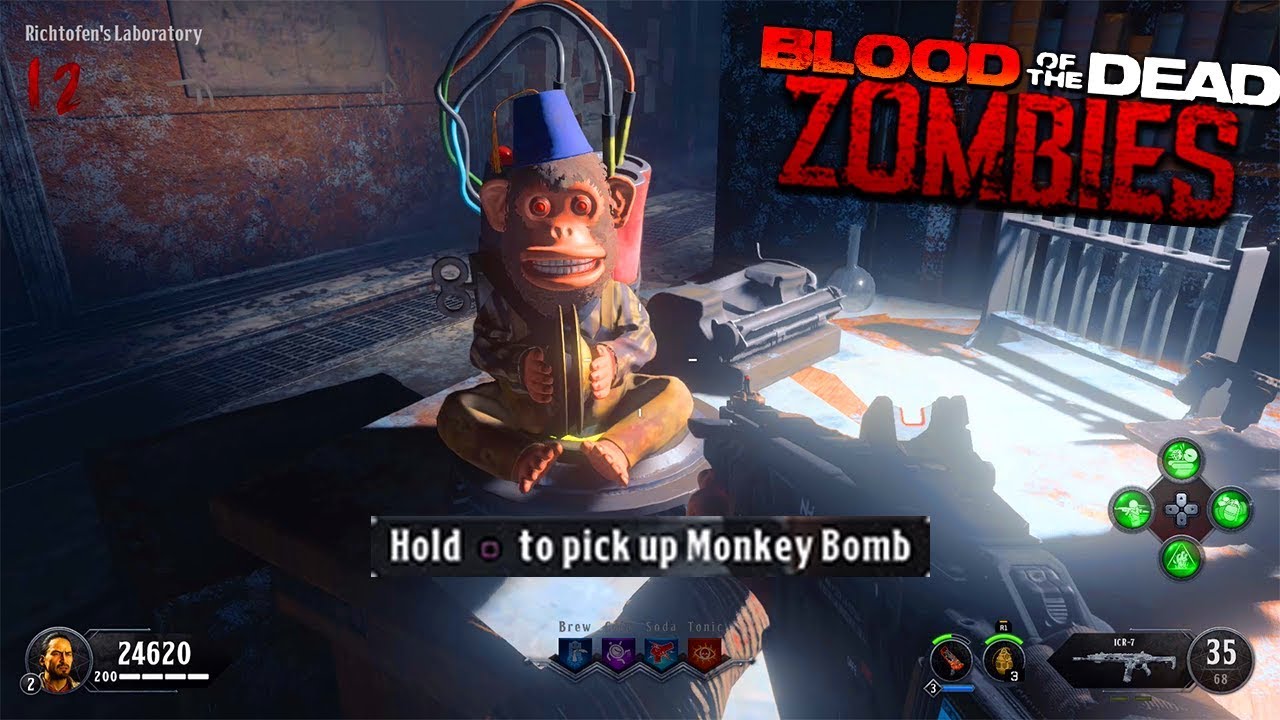Screen dimensions: 1280x720
Task: Click the green soldier special weapon icon
Action: tap(1132, 509)
